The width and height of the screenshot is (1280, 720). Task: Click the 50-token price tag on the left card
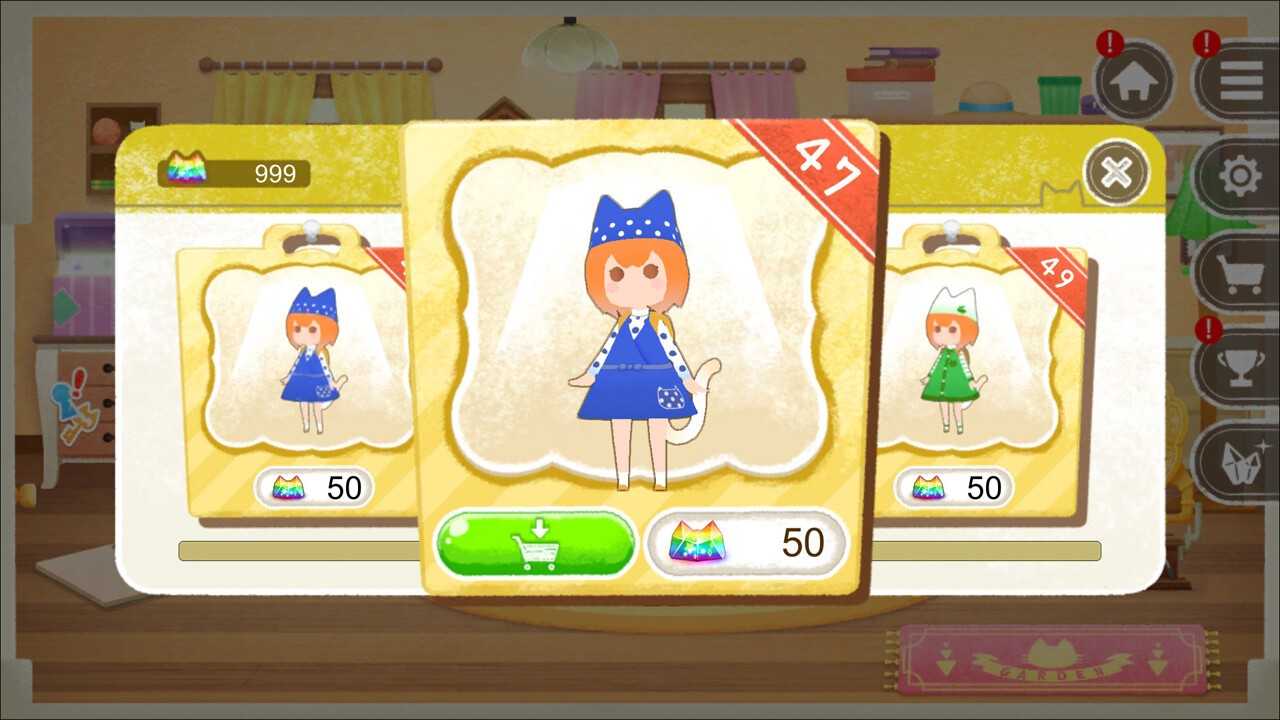[315, 488]
